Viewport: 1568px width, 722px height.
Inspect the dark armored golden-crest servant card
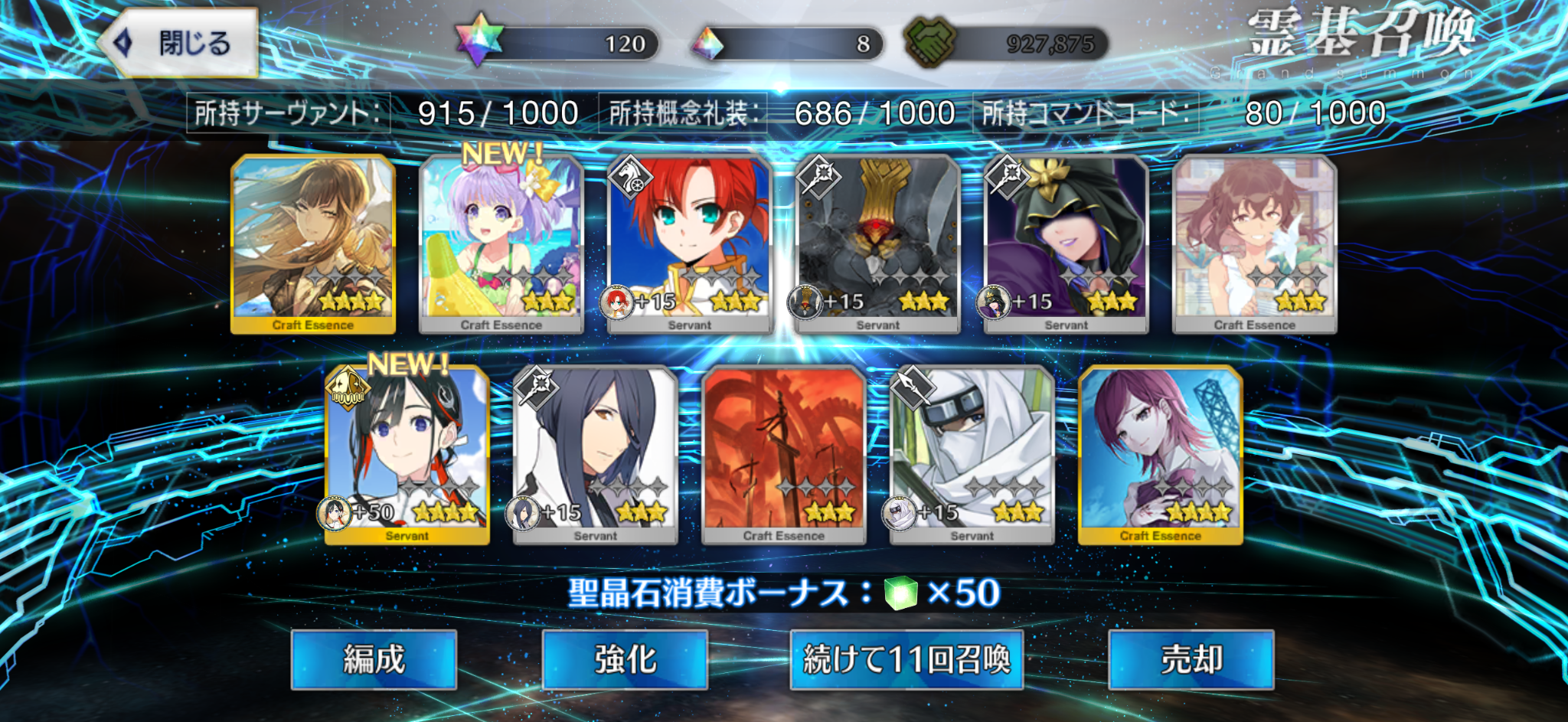pos(878,243)
